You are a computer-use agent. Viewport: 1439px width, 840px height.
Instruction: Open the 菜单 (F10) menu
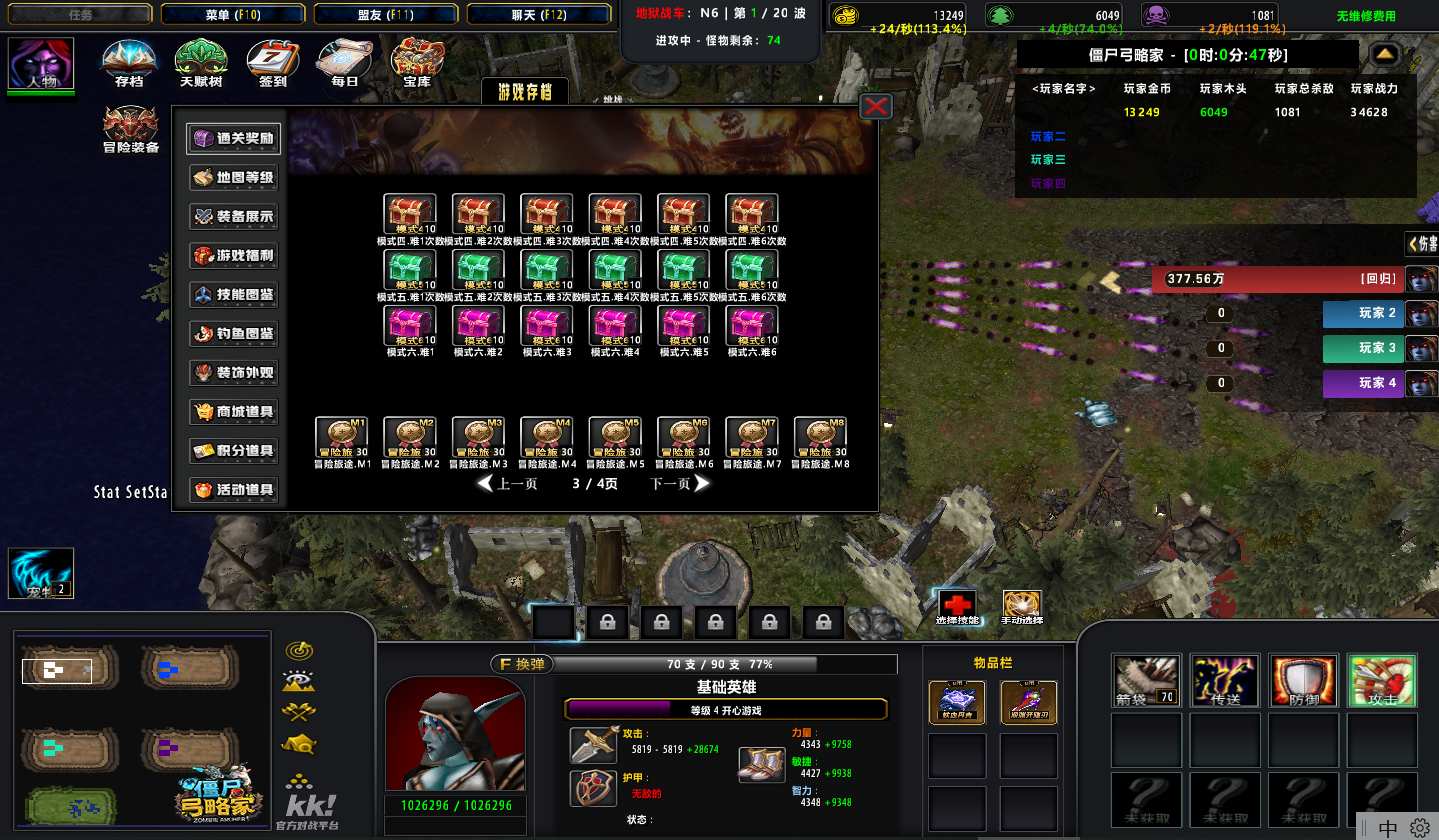point(232,14)
